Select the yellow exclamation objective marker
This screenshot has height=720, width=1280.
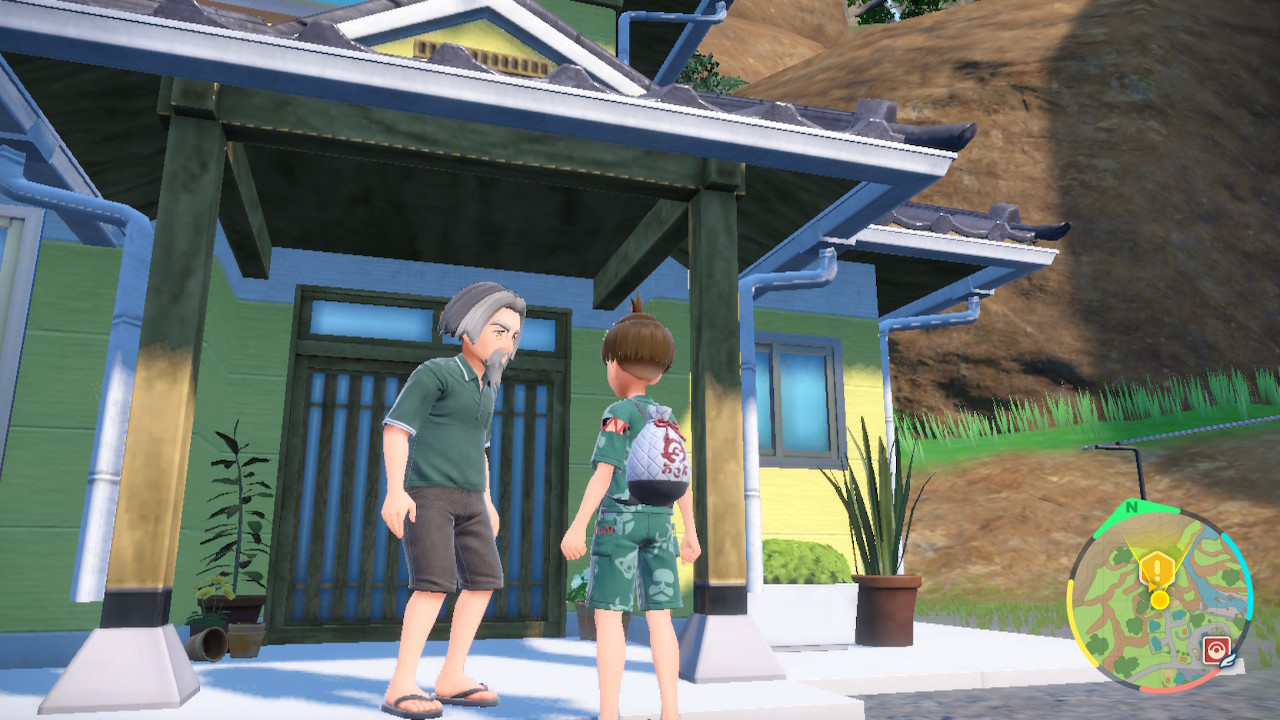(x=1157, y=571)
